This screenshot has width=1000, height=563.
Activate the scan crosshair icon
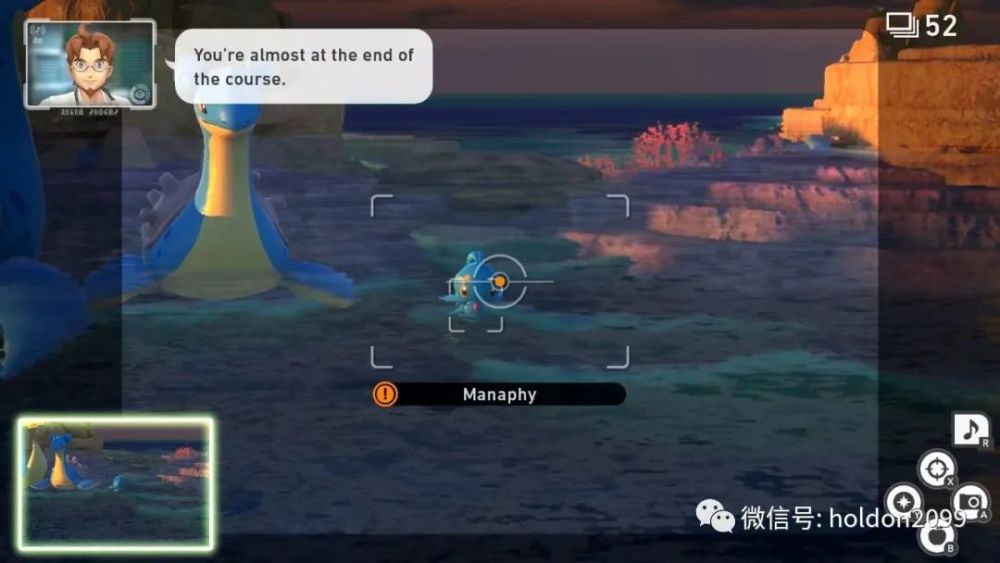[x=937, y=468]
